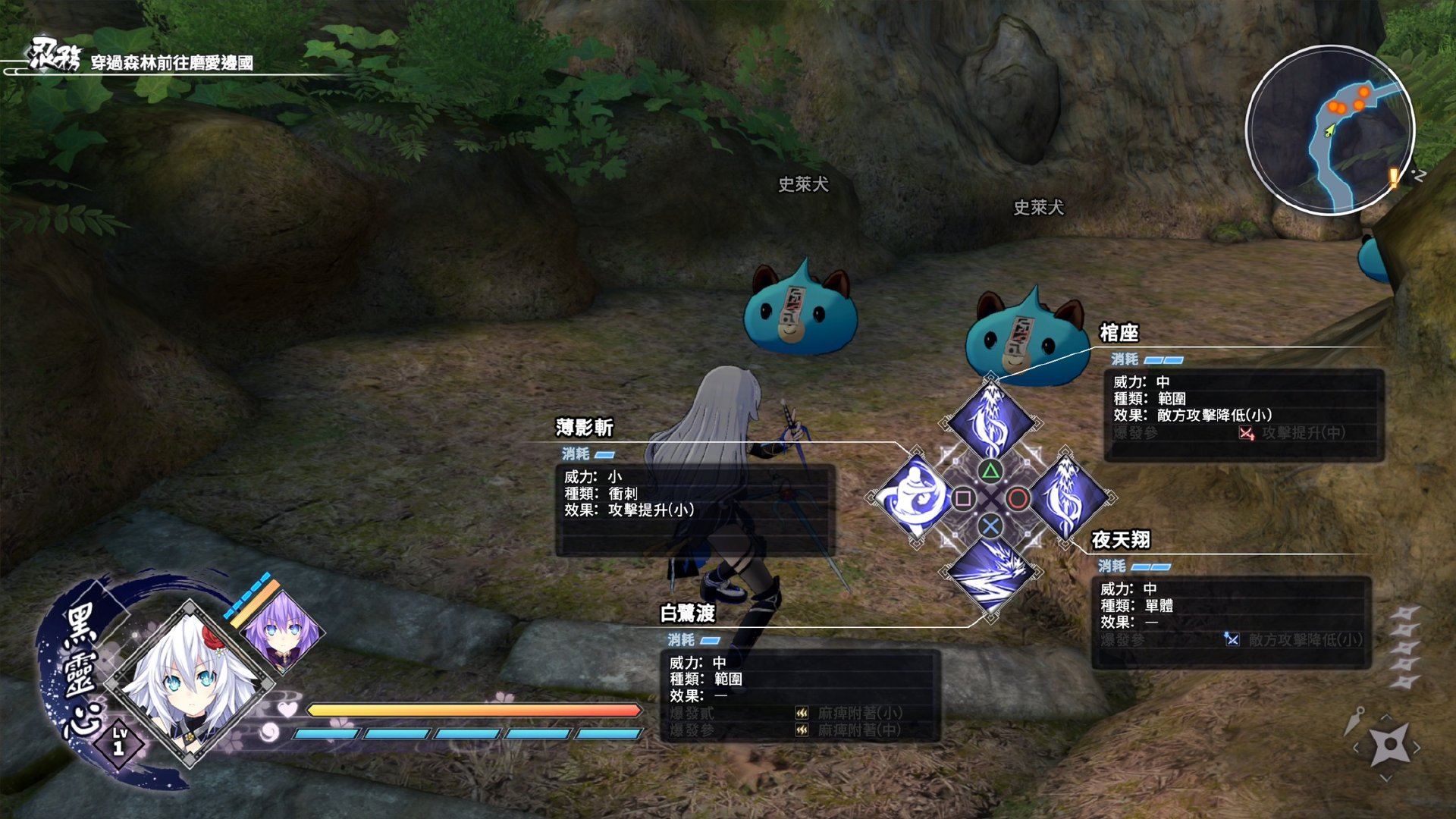Select the white-haired Black Heart portrait
The image size is (1456, 819).
(x=190, y=684)
